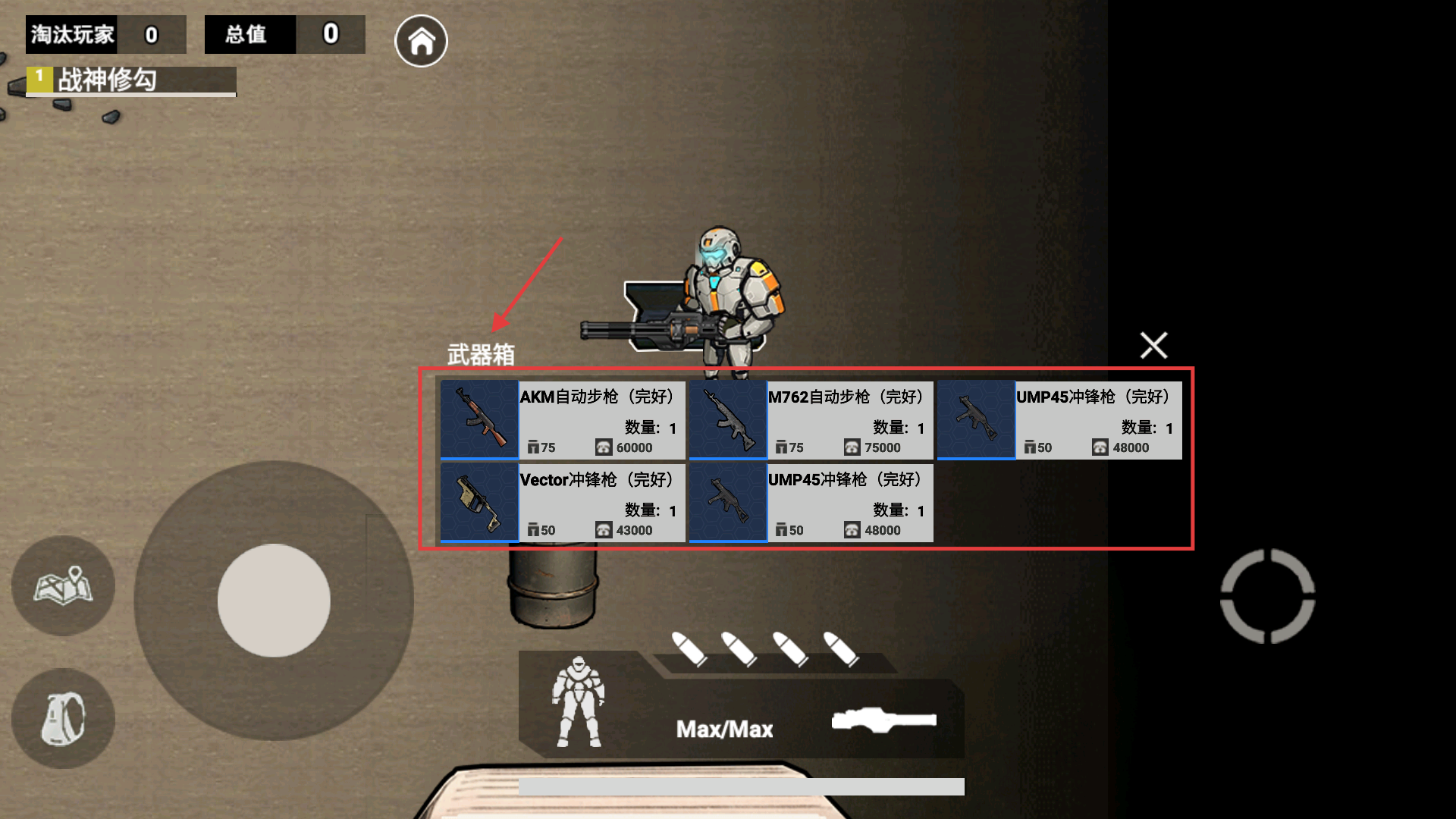This screenshot has height=819, width=1456.
Task: Click the white gun silhouette weapon slot
Action: click(883, 720)
